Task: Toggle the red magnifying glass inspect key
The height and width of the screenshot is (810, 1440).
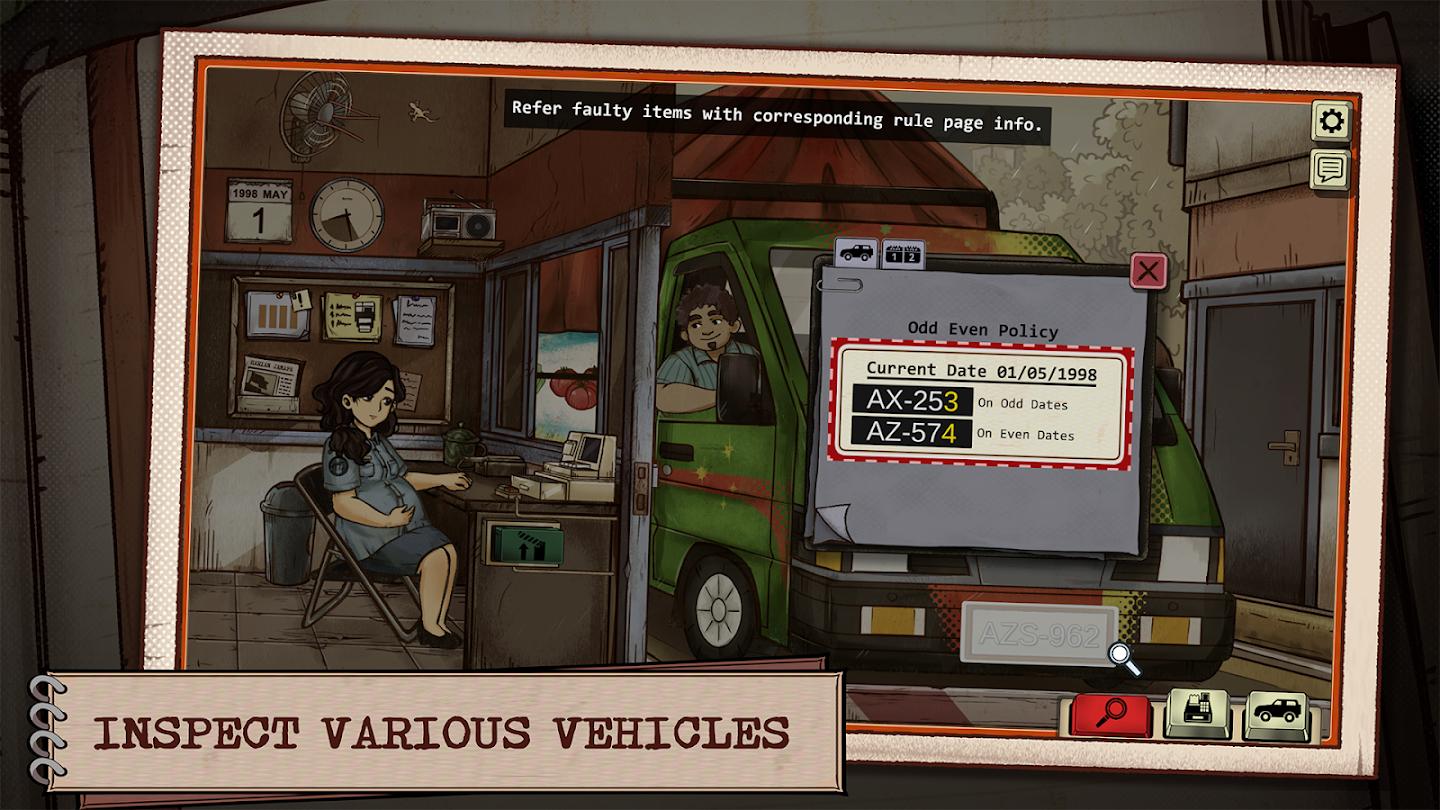Action: 1109,713
